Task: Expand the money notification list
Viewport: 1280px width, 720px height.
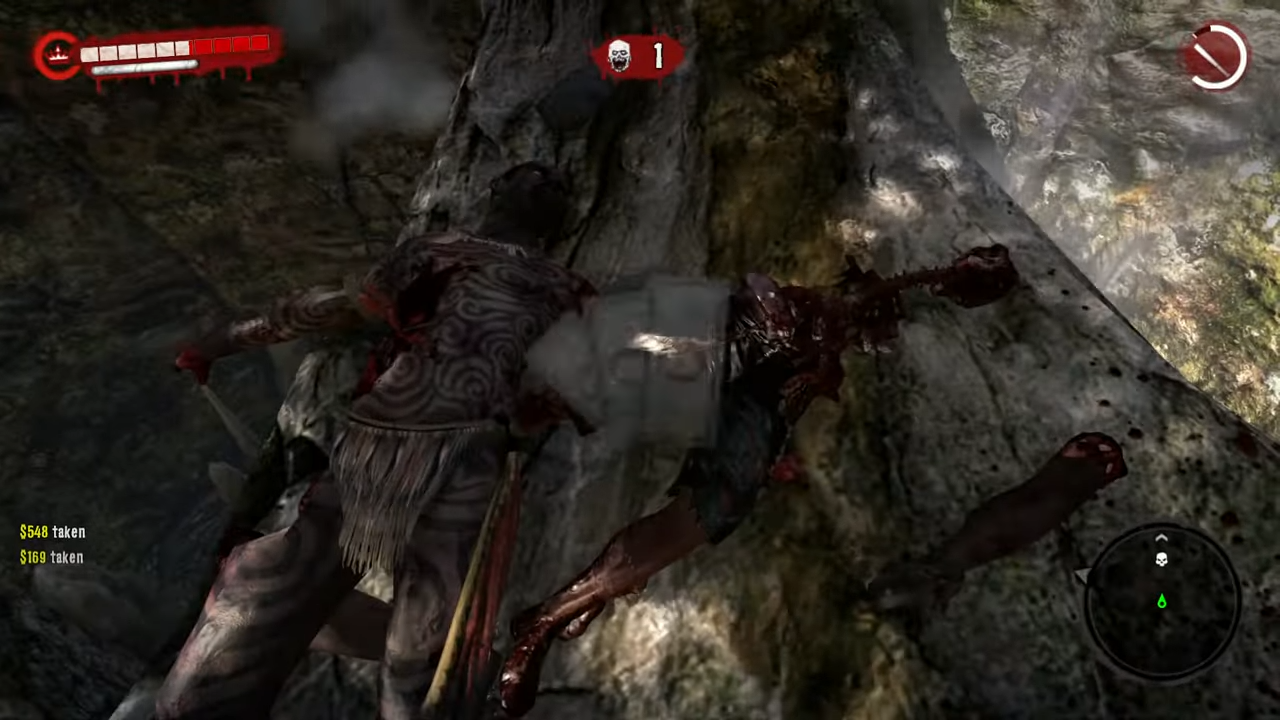Action: (52, 544)
